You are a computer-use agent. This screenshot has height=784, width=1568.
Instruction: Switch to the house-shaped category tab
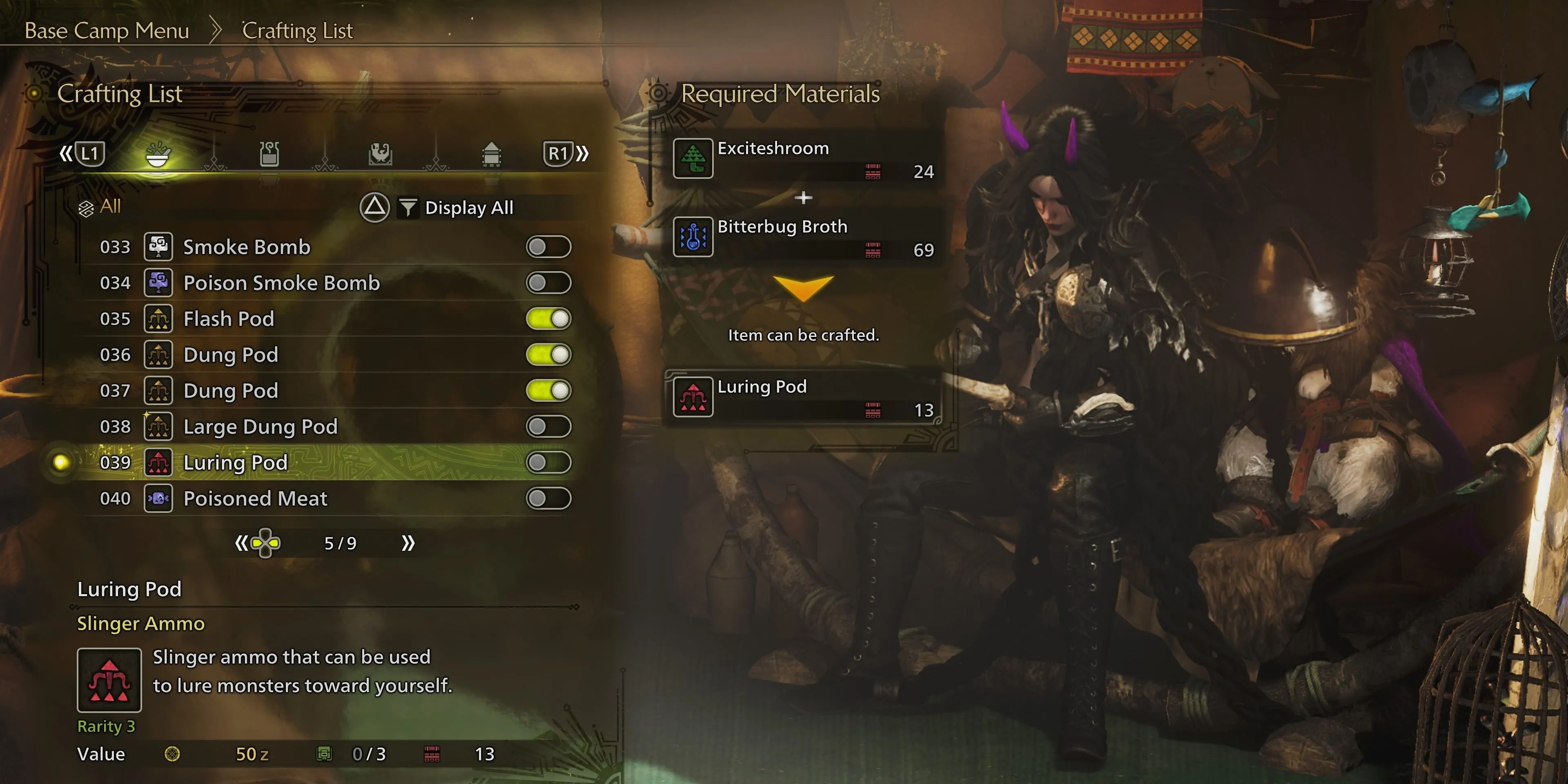point(491,154)
